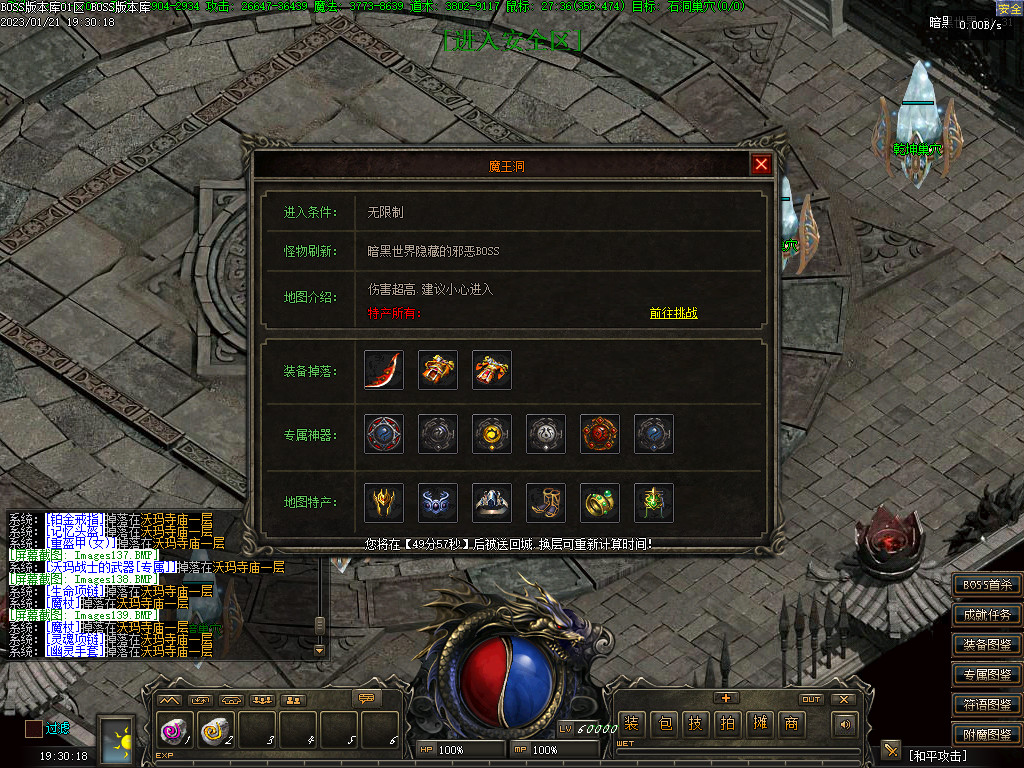
Task: Click the OUT logout button
Action: click(811, 699)
